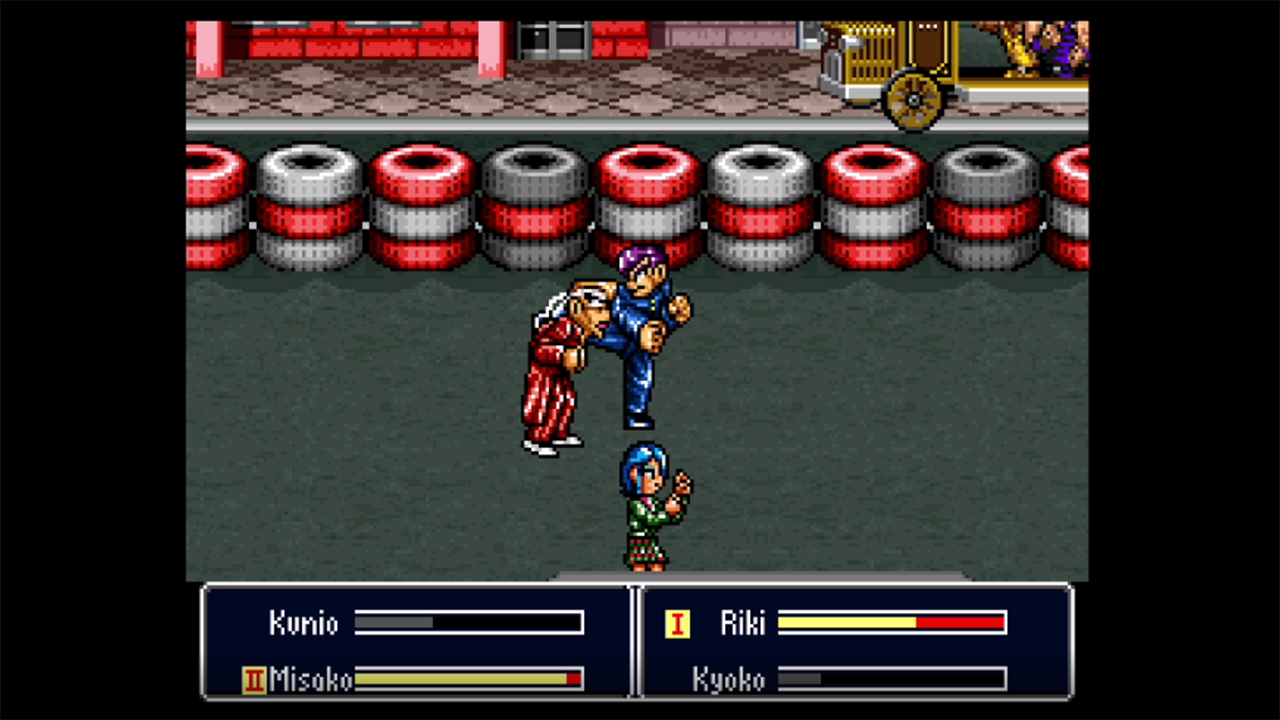Select the Kyoko name label
Viewport: 1280px width, 720px height.
[x=731, y=680]
